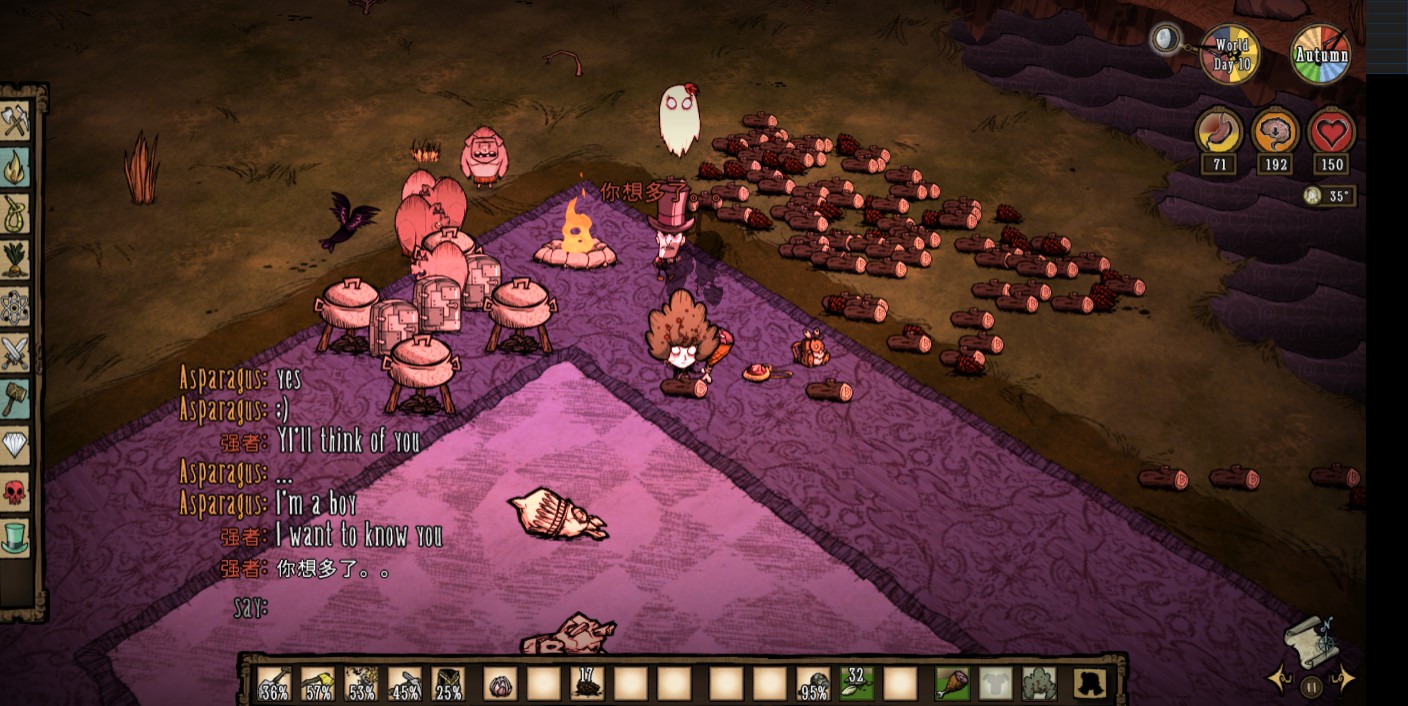
Task: Select the inventory item at 25% durability
Action: click(448, 683)
